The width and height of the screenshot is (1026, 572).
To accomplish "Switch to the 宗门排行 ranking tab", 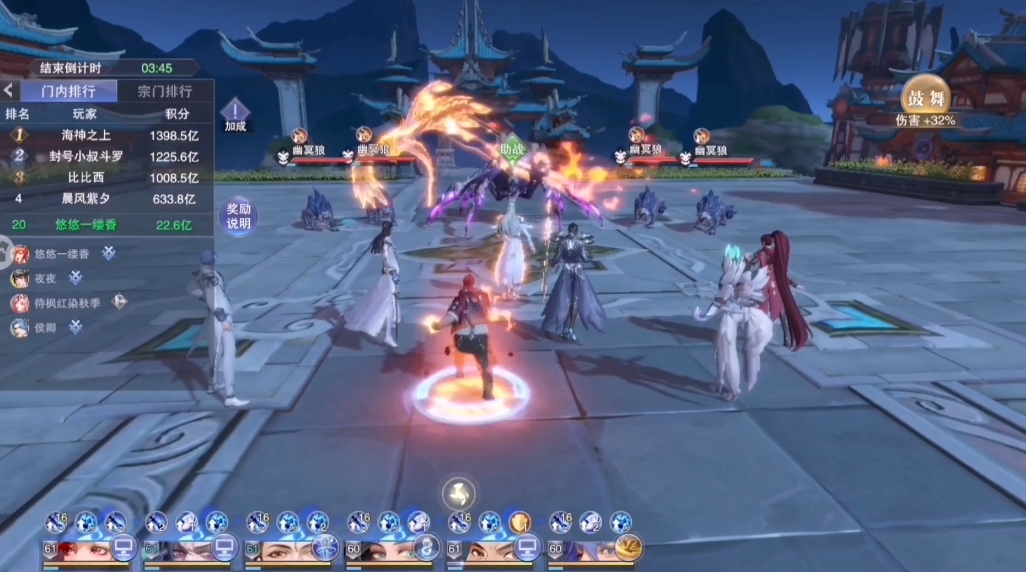I will (165, 91).
